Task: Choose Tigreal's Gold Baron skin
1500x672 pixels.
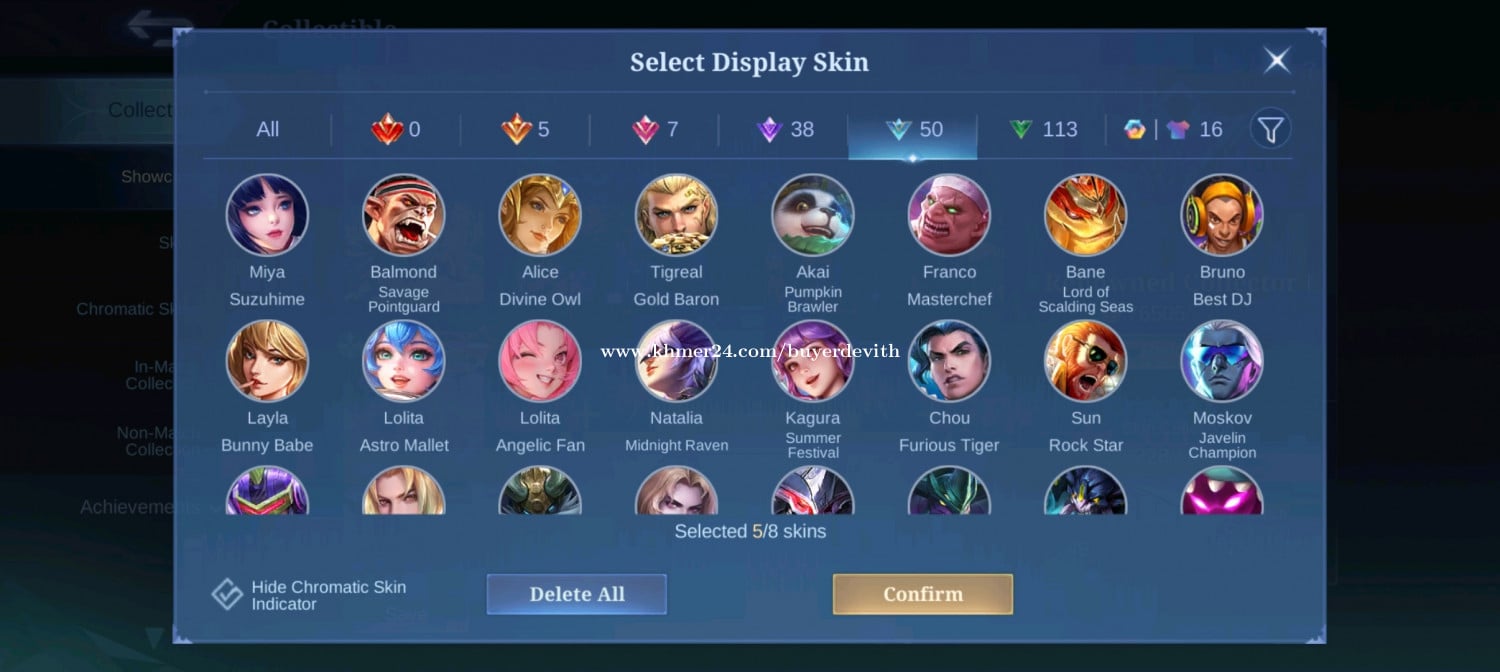Action: [x=676, y=216]
